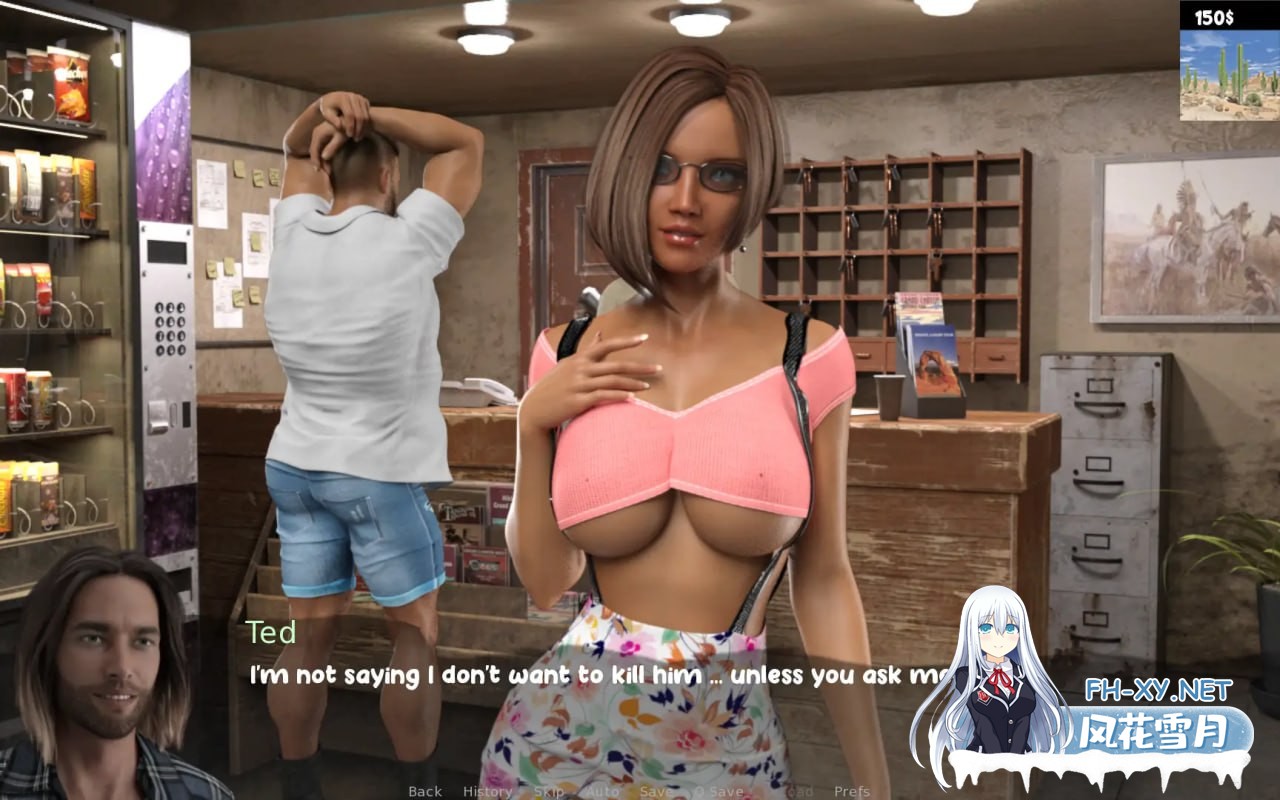Open the Load screen
Screen dimensions: 1280x800
point(797,790)
